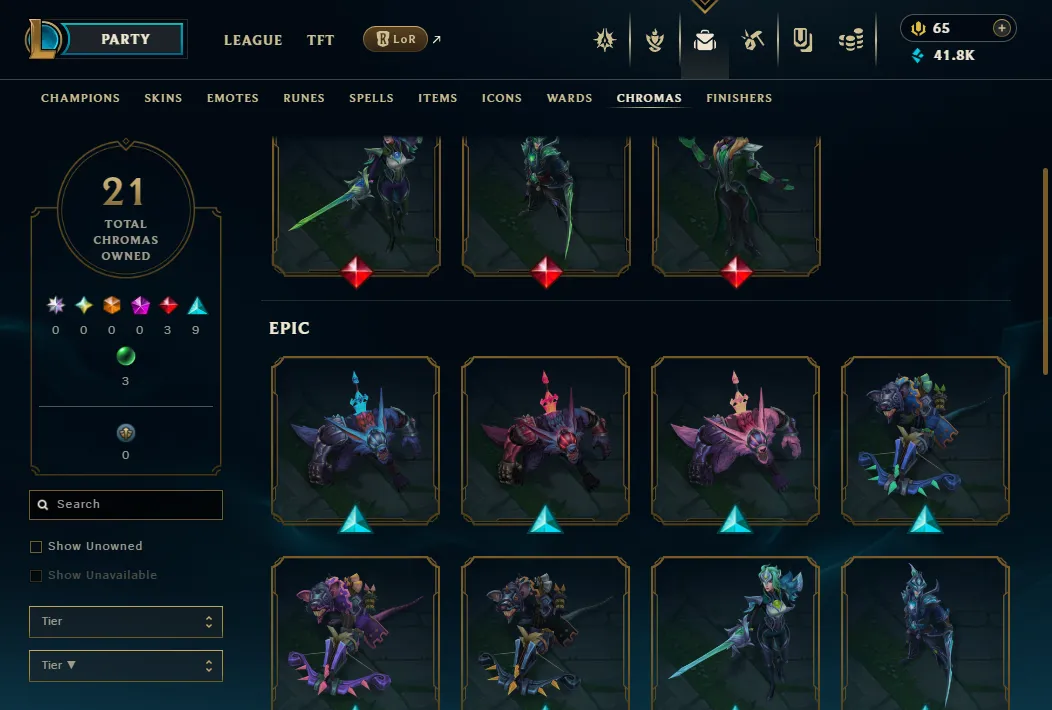View the Icons tab
Viewport: 1052px width, 710px height.
pos(502,98)
